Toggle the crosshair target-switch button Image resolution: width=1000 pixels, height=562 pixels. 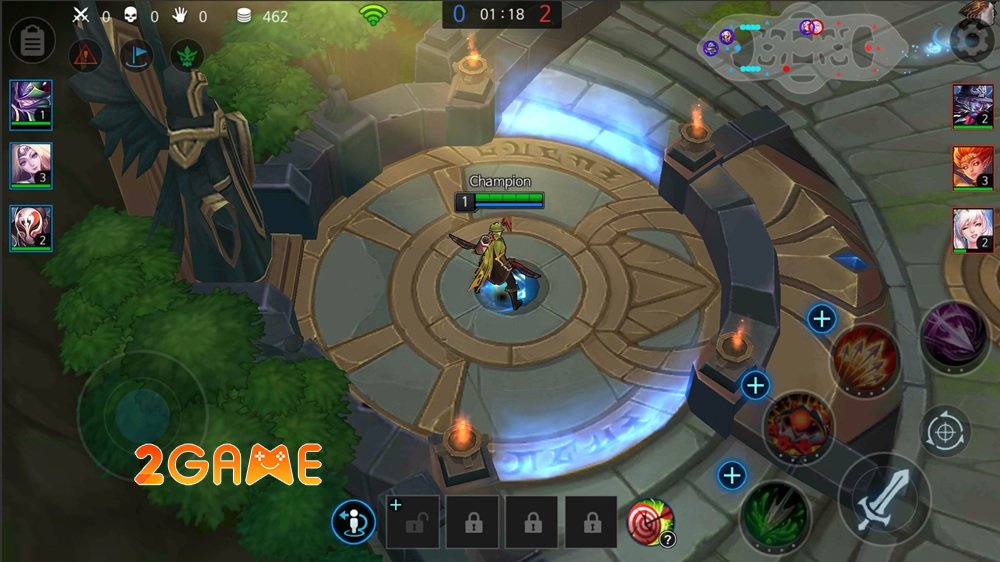click(944, 432)
